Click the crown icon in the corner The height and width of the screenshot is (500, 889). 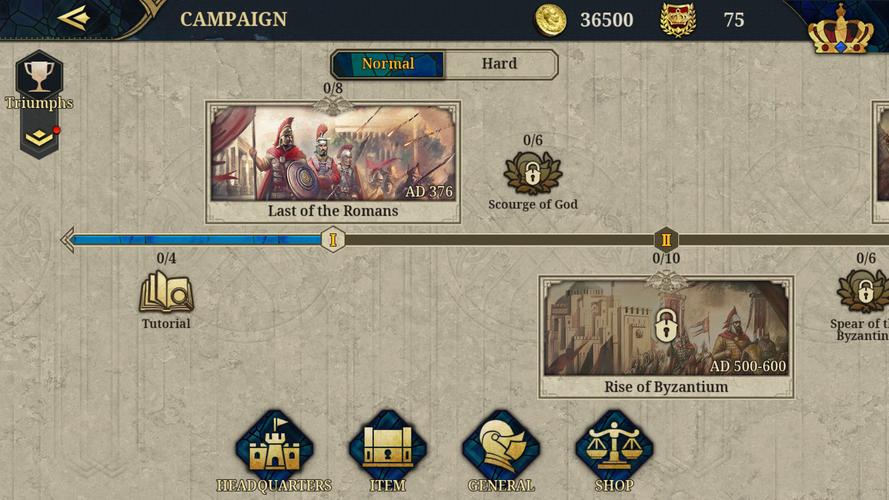840,30
